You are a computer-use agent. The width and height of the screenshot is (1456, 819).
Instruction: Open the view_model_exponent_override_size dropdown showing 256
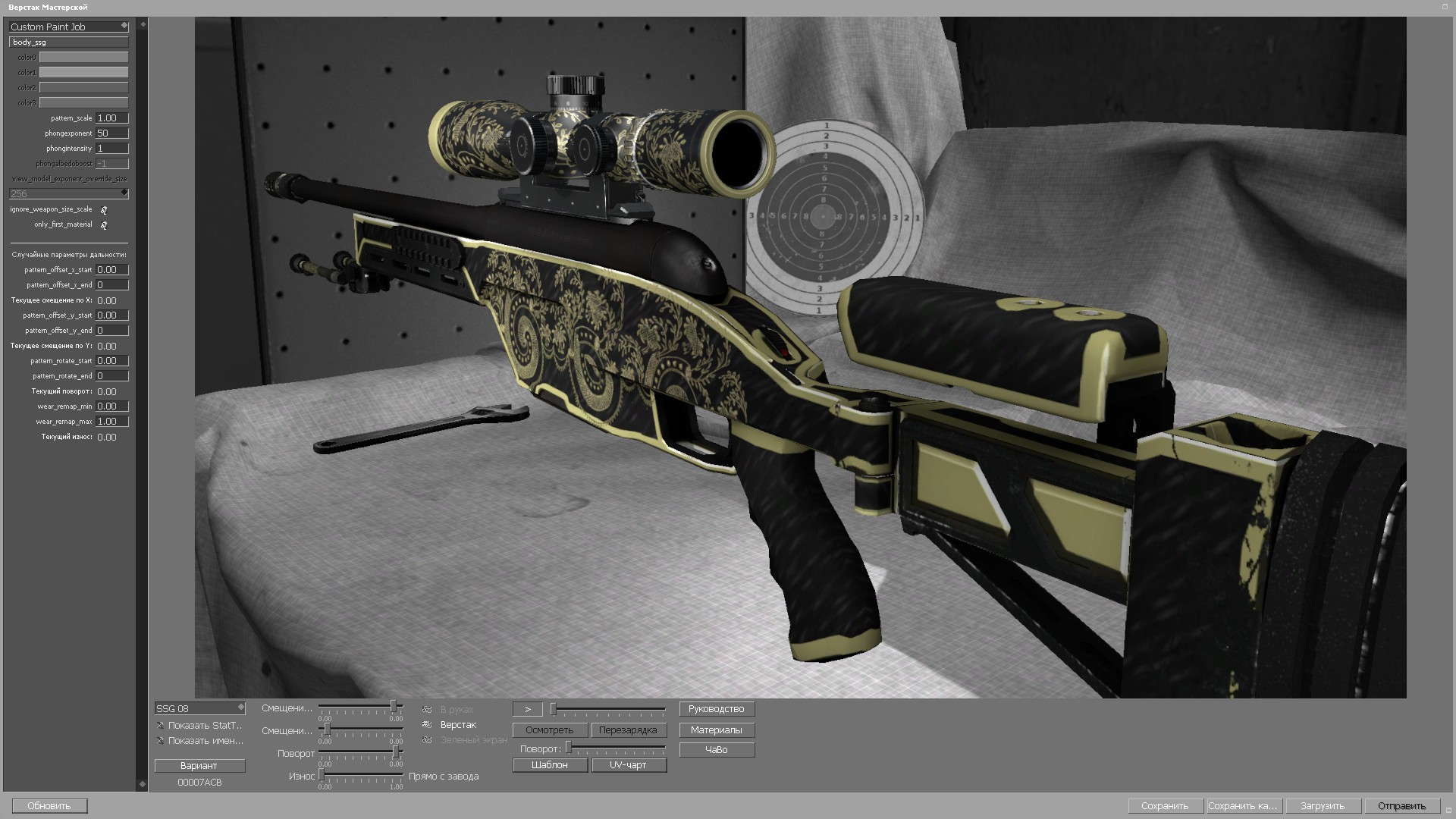pyautogui.click(x=67, y=193)
